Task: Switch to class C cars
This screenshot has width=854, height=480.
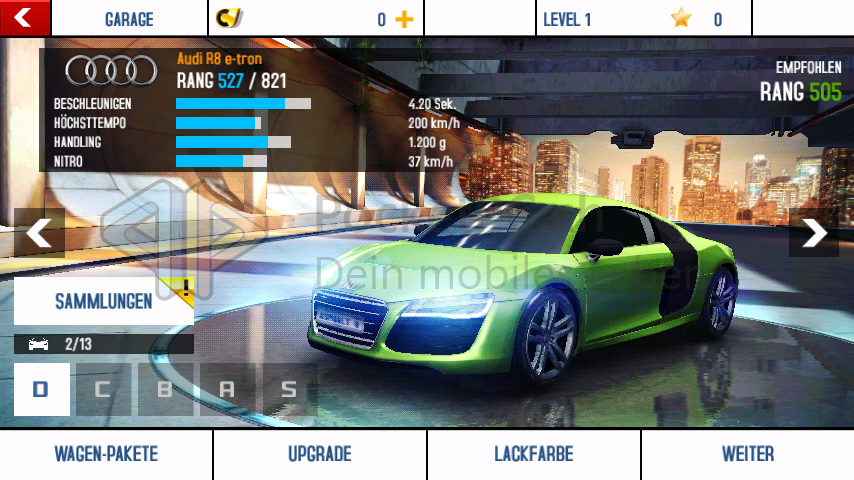Action: tap(103, 389)
